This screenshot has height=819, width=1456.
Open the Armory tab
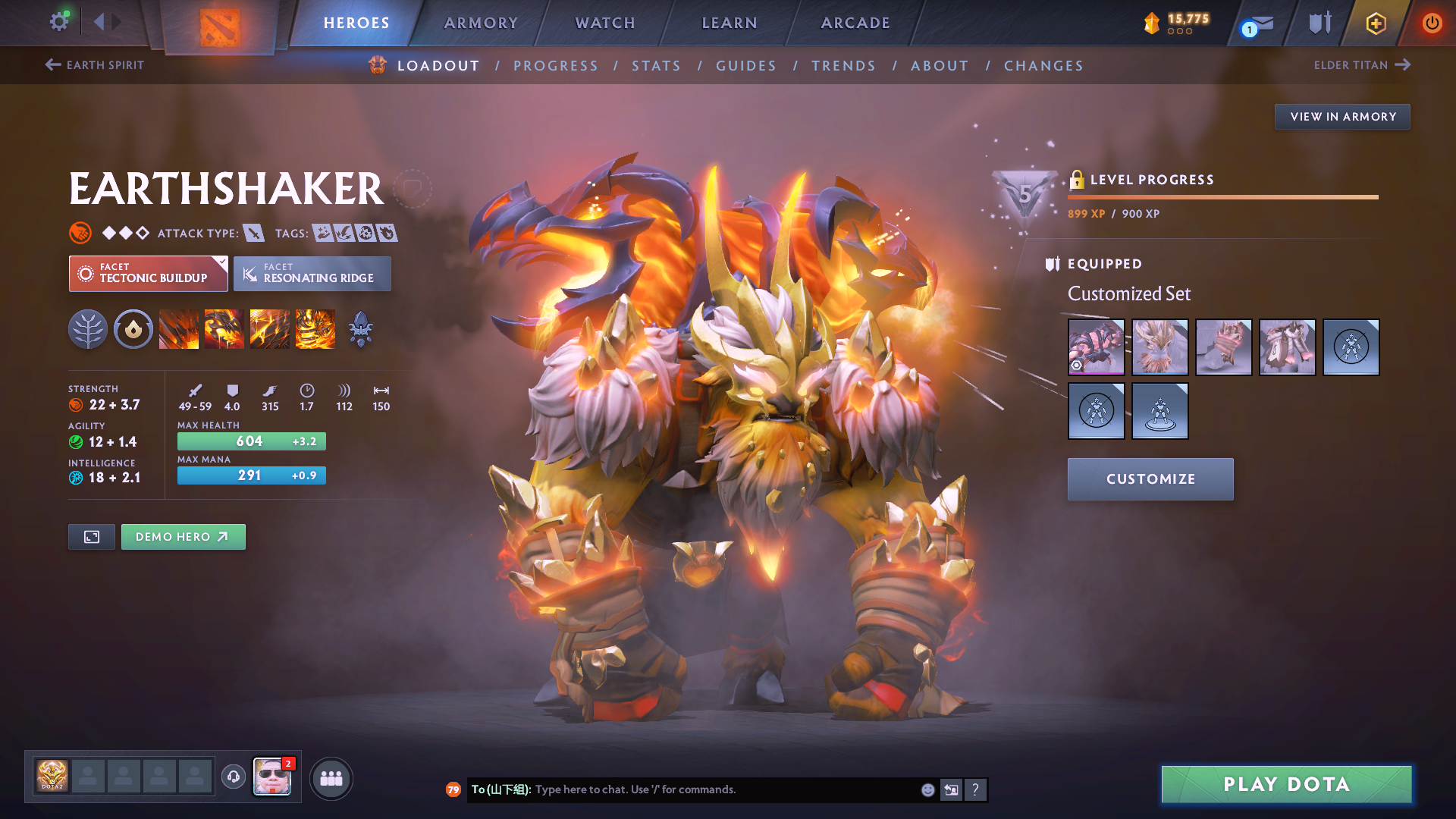click(481, 23)
